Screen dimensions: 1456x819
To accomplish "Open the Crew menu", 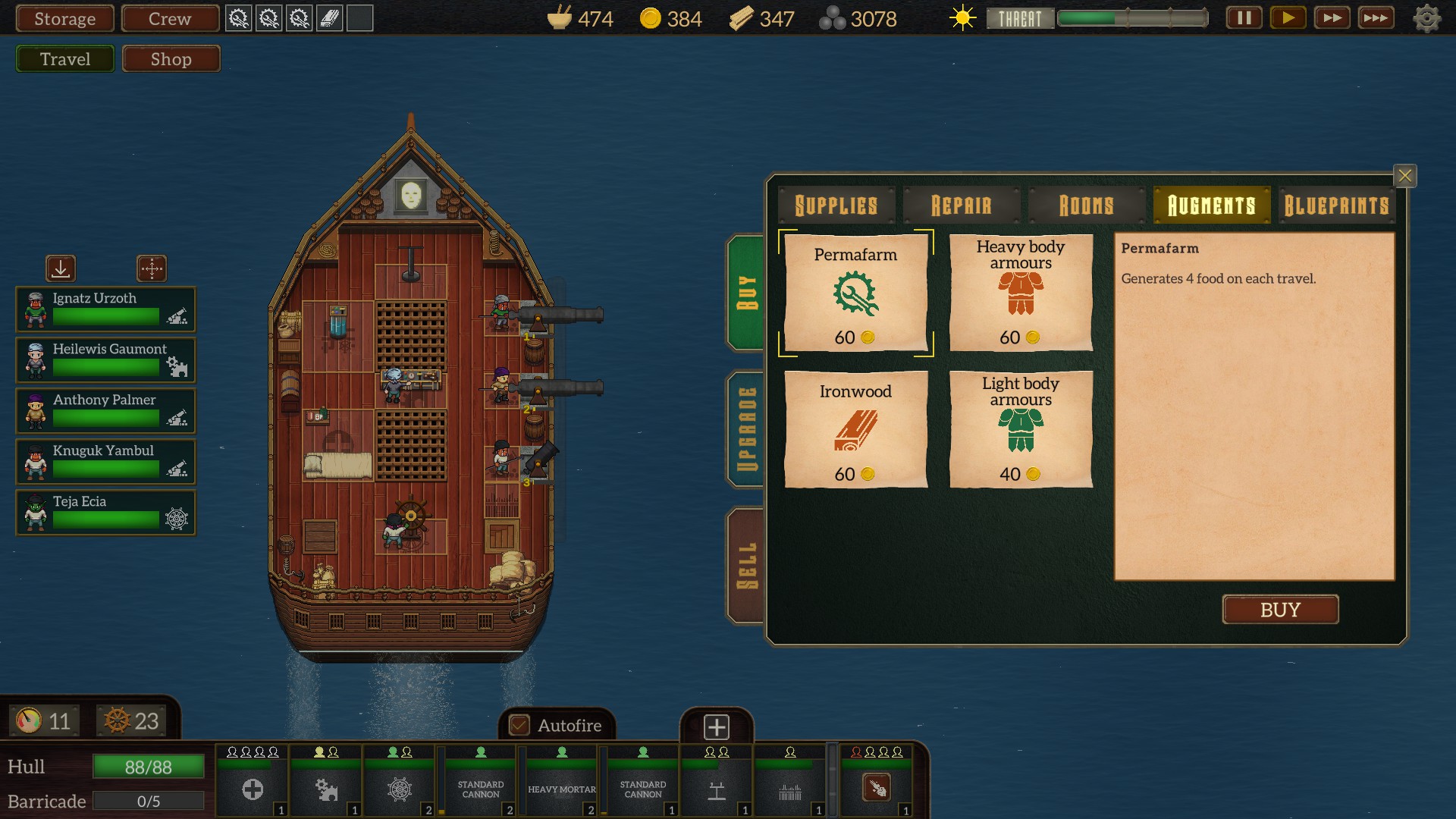I will click(170, 19).
